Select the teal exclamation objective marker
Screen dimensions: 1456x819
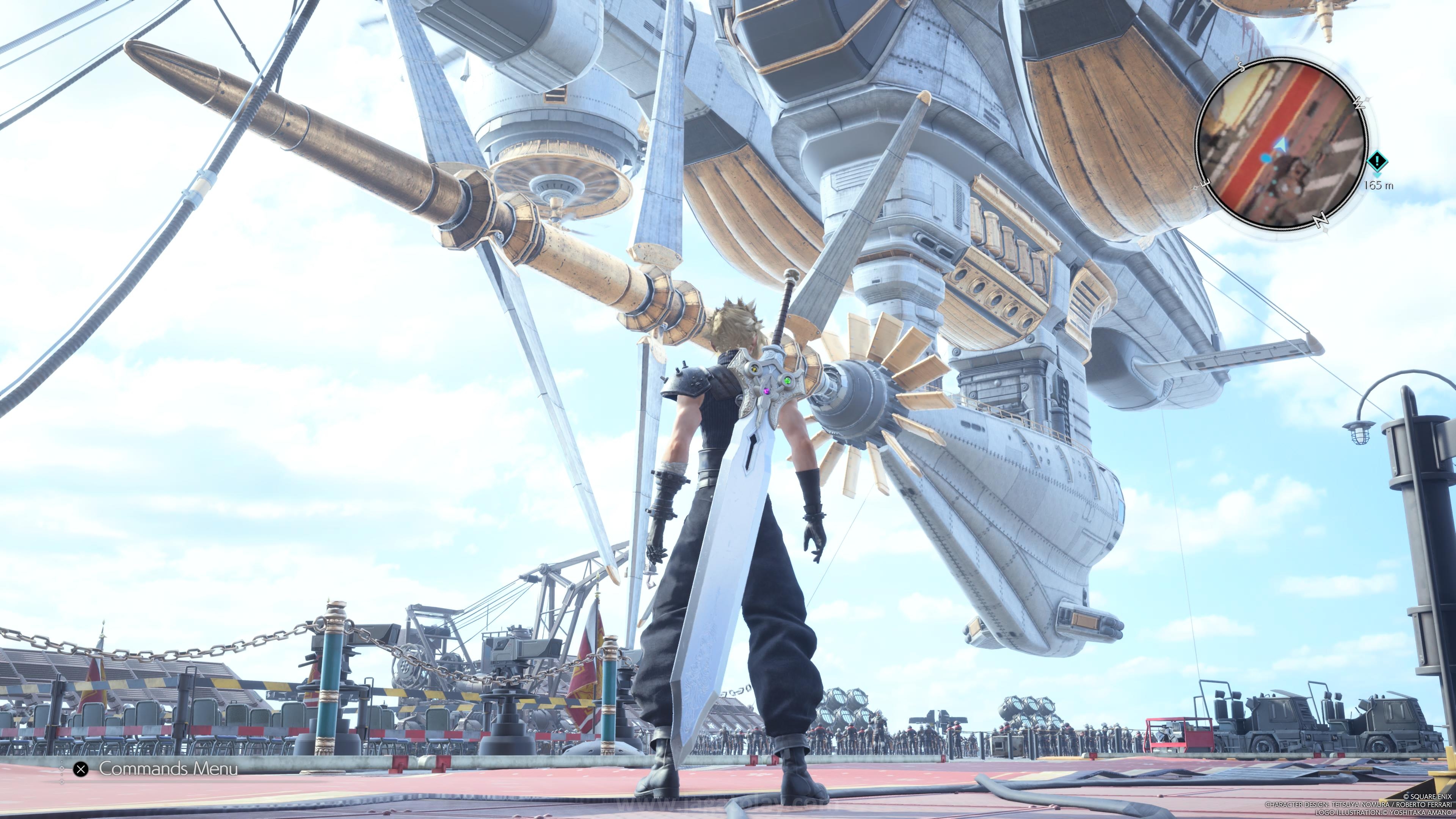click(x=1378, y=161)
